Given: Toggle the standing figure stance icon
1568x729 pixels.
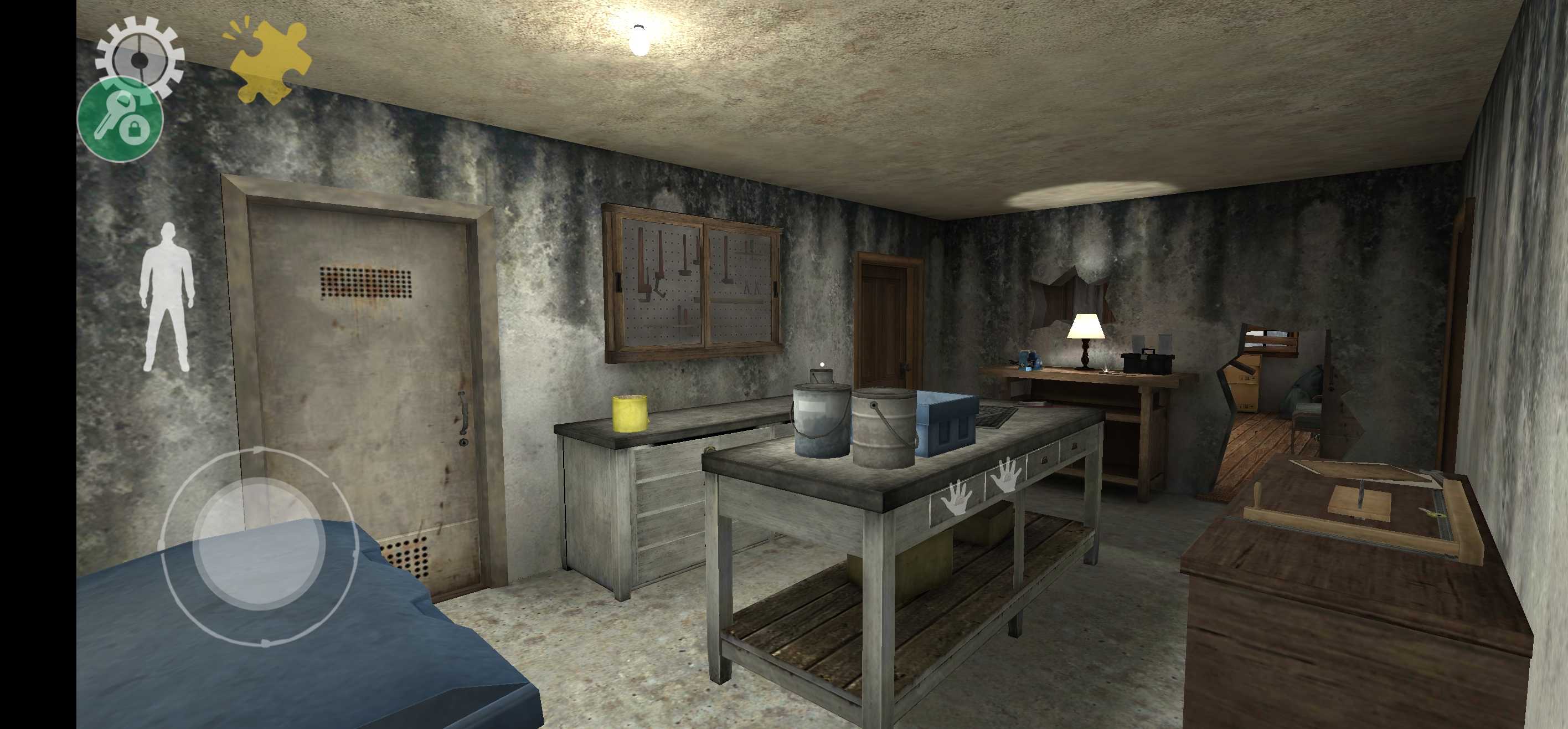Looking at the screenshot, I should 167,298.
